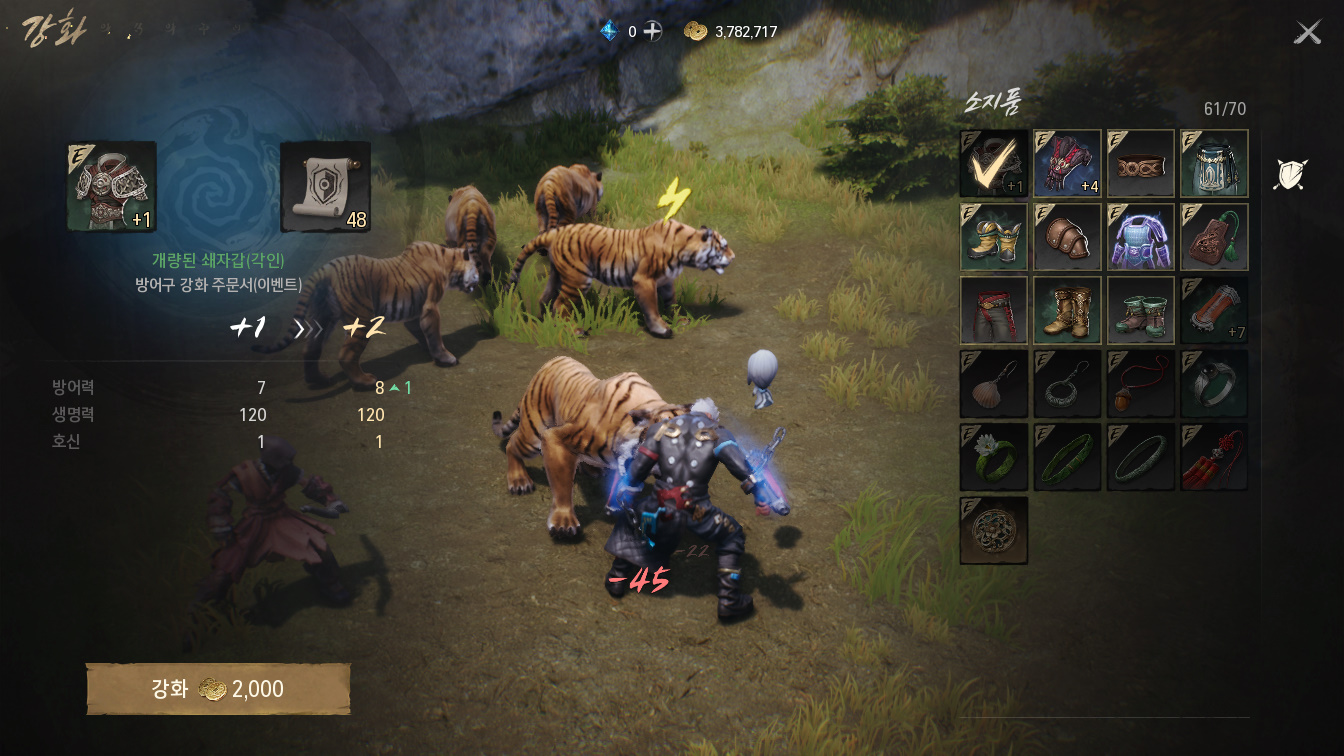Viewport: 1344px width, 756px height.
Task: Pick the glowing purple chest armor
Action: pyautogui.click(x=1141, y=237)
